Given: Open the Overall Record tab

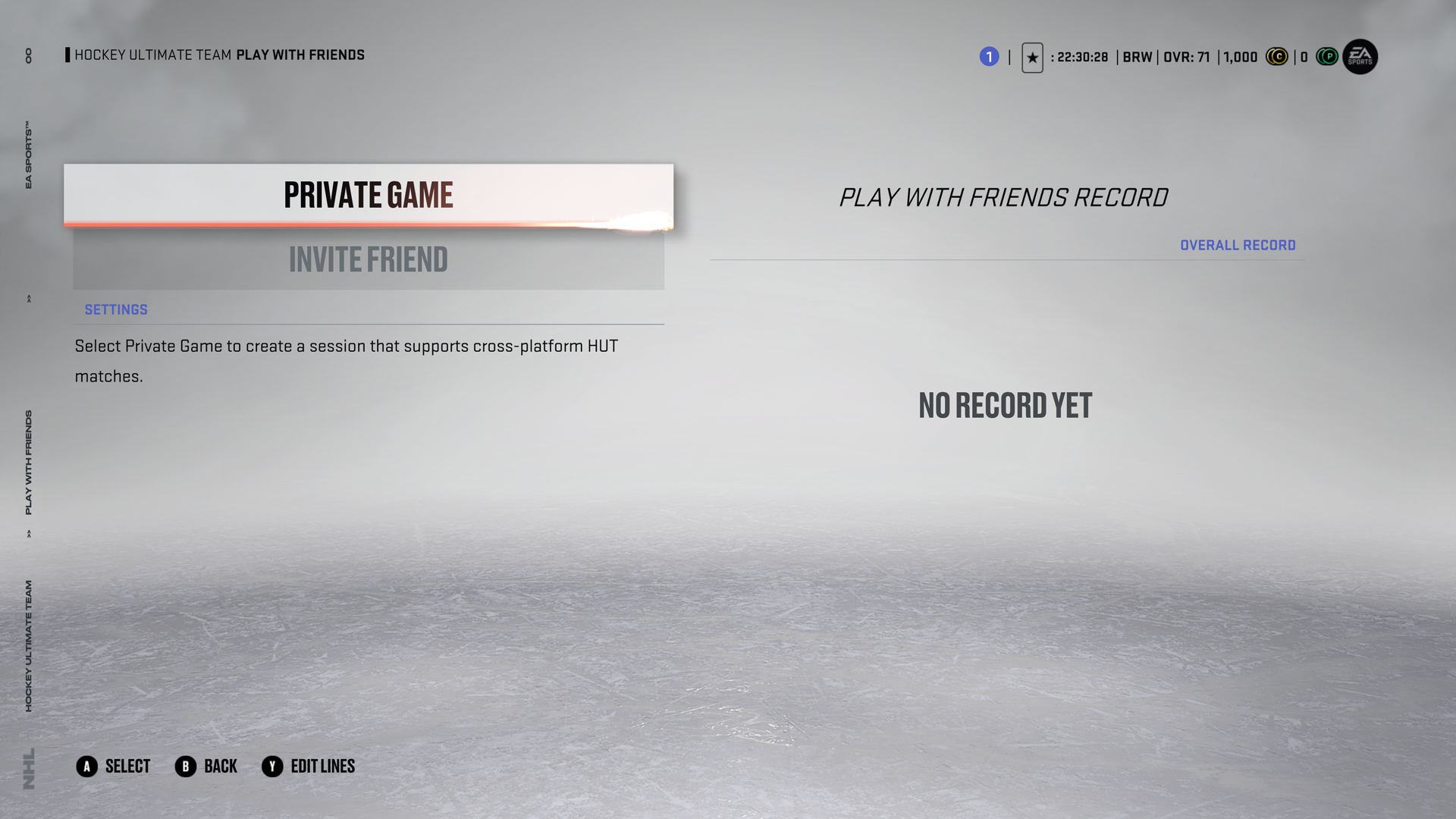Looking at the screenshot, I should point(1238,245).
